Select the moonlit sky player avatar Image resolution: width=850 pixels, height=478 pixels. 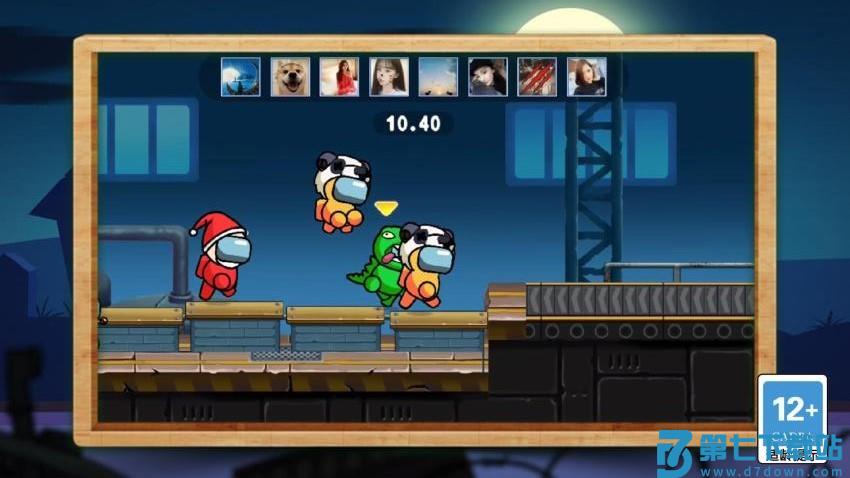(241, 77)
